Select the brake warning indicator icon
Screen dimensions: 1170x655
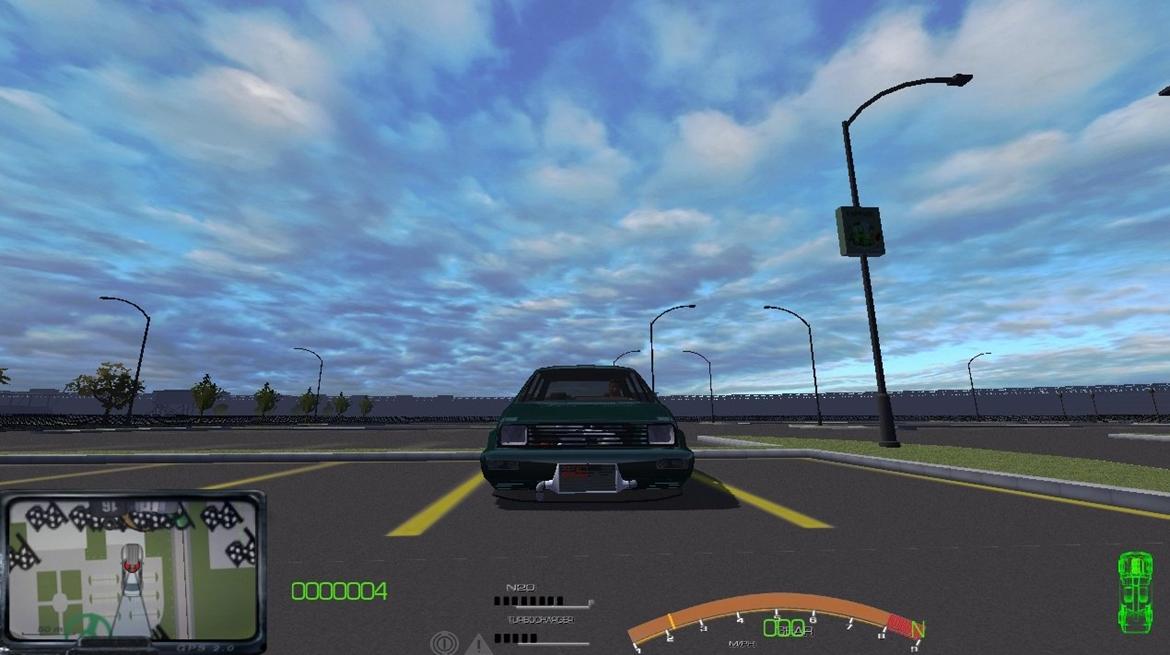(444, 643)
